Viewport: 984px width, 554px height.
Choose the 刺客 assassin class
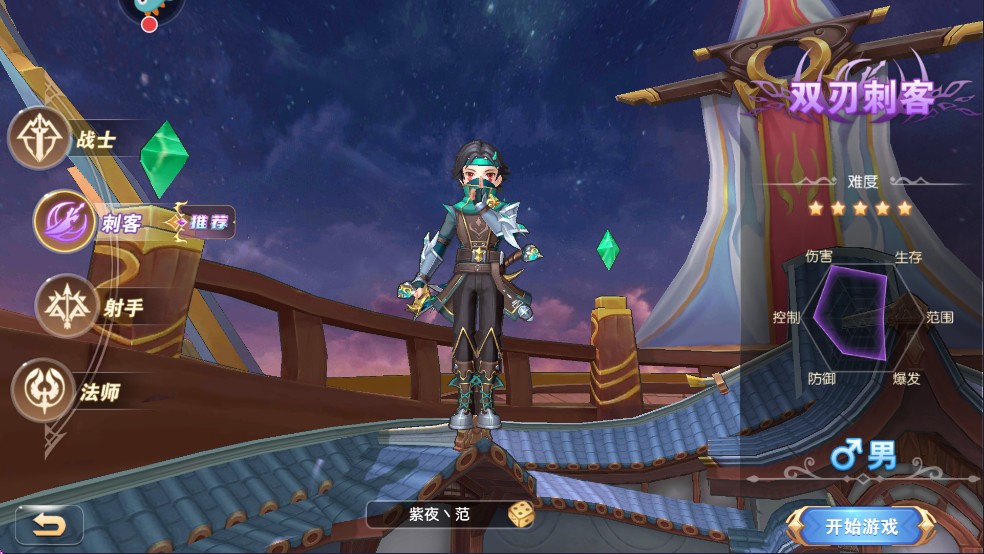[x=64, y=221]
